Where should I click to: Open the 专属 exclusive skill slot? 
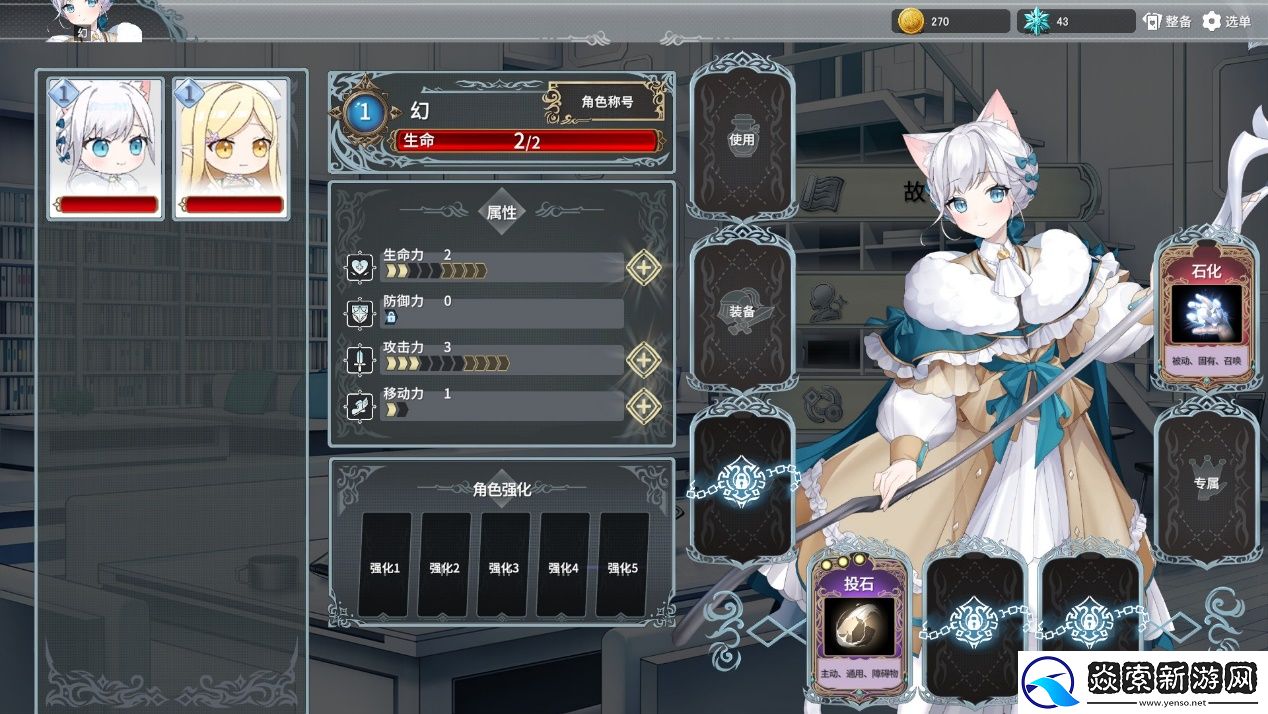pos(1206,483)
